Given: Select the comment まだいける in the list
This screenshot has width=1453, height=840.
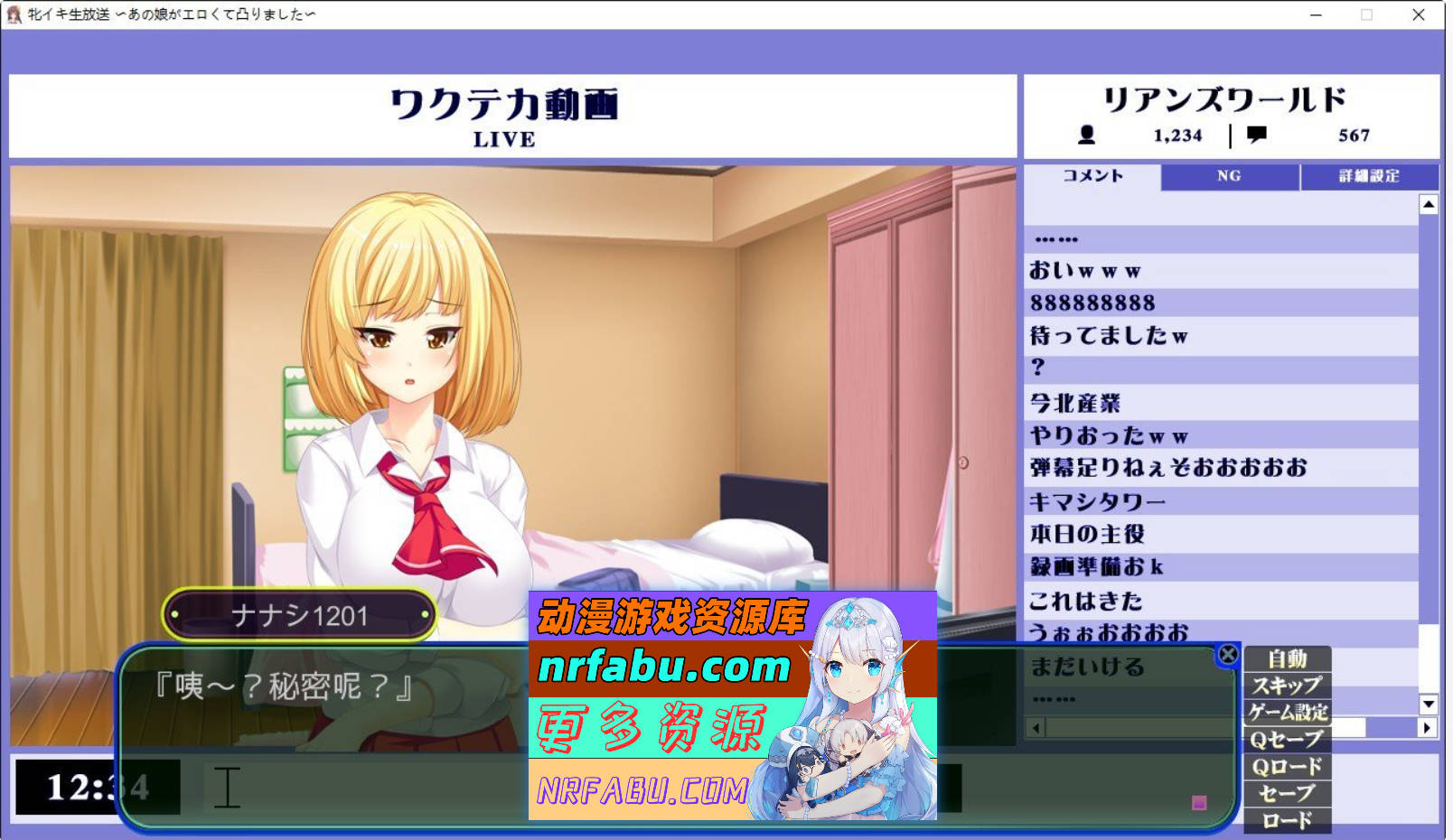Looking at the screenshot, I should pyautogui.click(x=1084, y=666).
